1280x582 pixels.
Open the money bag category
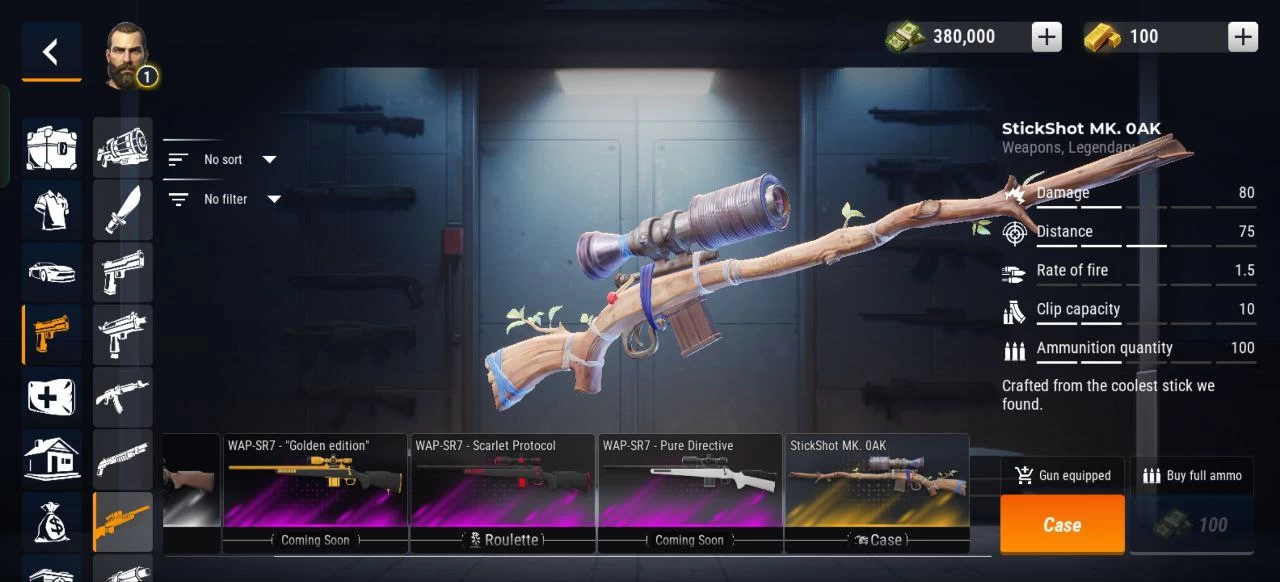pos(52,521)
